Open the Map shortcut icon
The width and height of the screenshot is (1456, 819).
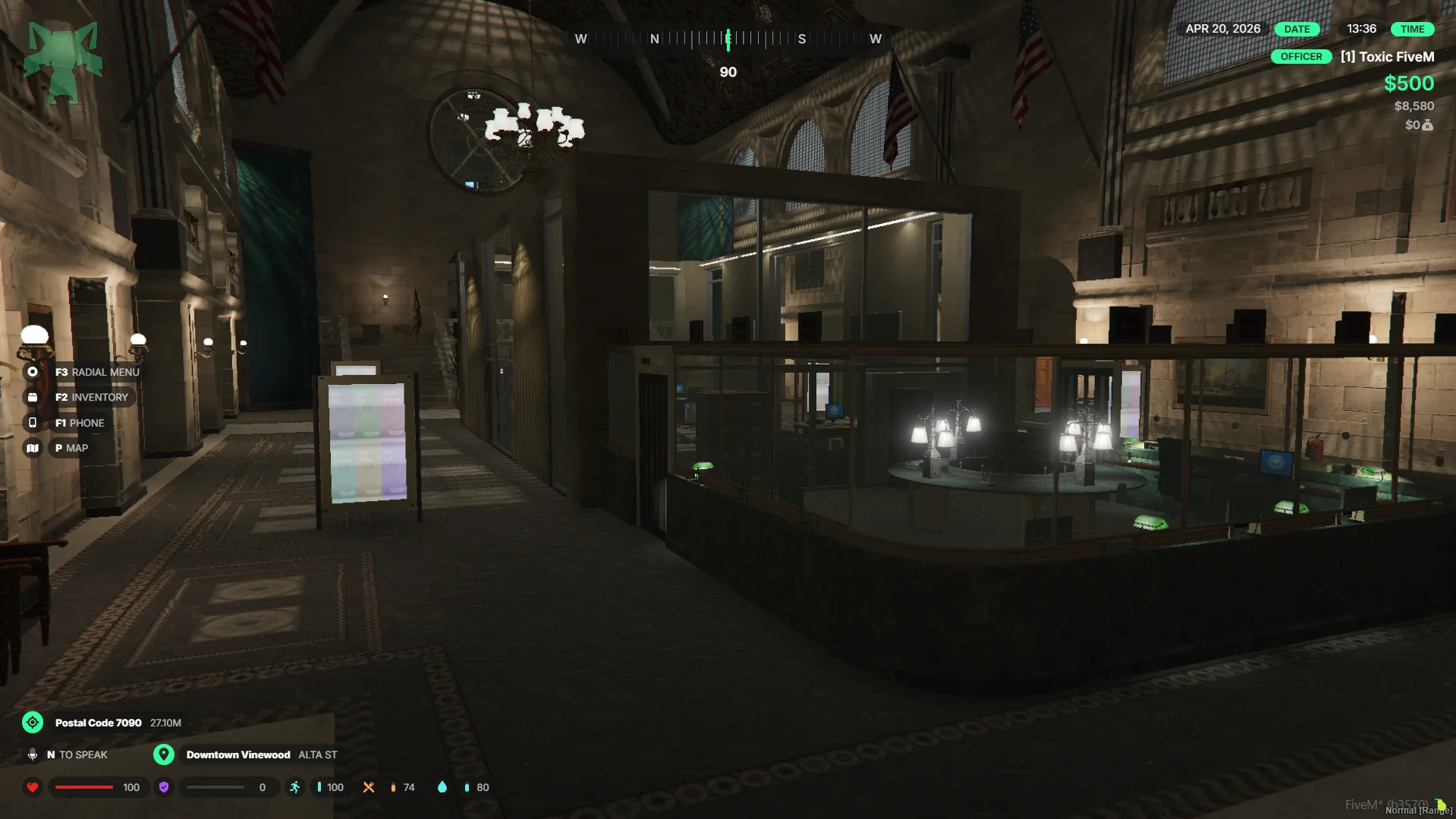pyautogui.click(x=33, y=448)
